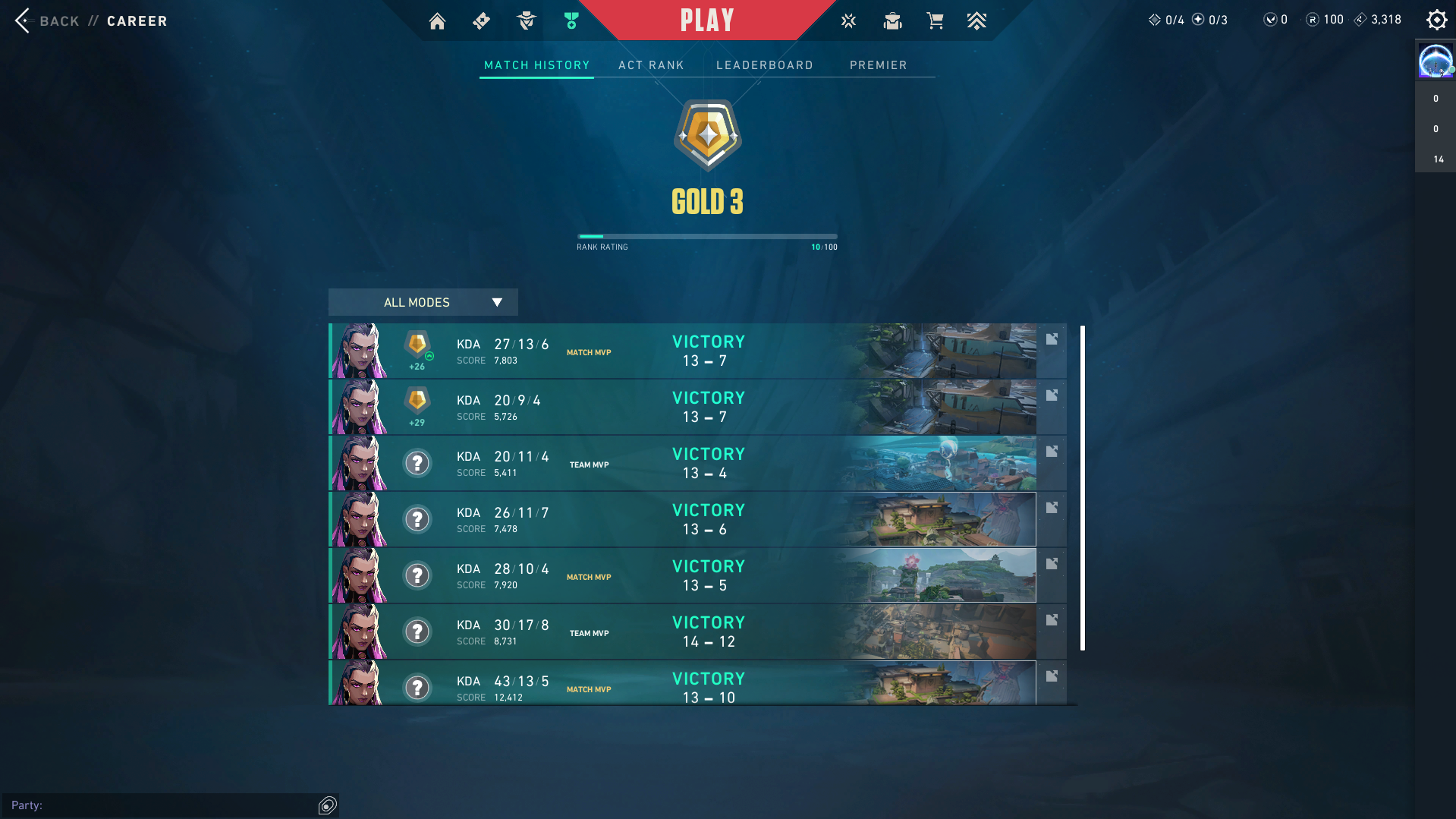
Task: Click the match history scrollbar
Action: [x=1083, y=487]
